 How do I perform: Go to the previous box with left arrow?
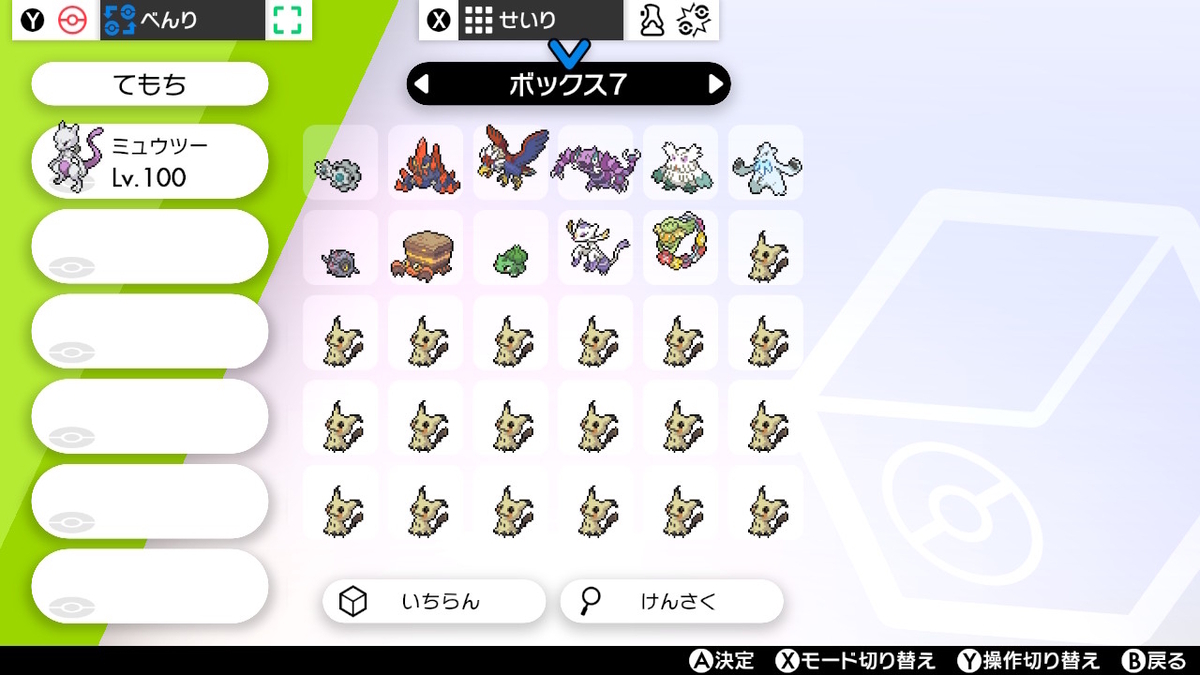point(422,85)
